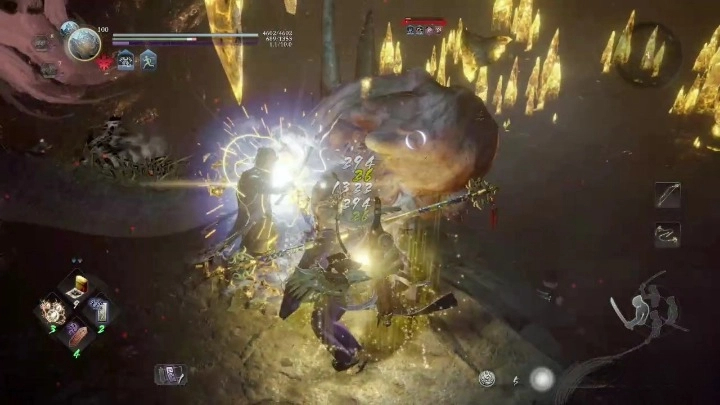The width and height of the screenshot is (720, 405).
Task: Equip the bow ranged weapon slot
Action: coord(667,195)
